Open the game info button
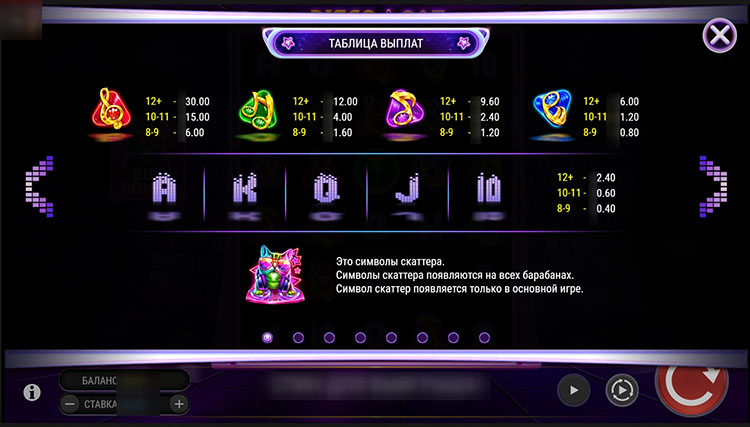This screenshot has width=750, height=427. pyautogui.click(x=32, y=391)
